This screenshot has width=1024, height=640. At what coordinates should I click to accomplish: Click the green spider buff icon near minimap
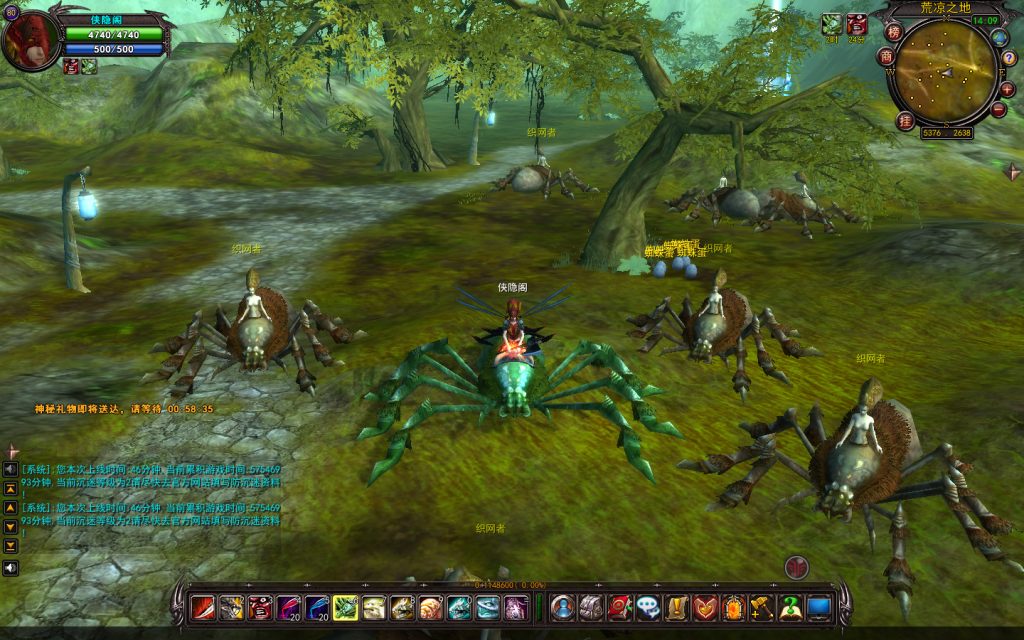pos(831,24)
